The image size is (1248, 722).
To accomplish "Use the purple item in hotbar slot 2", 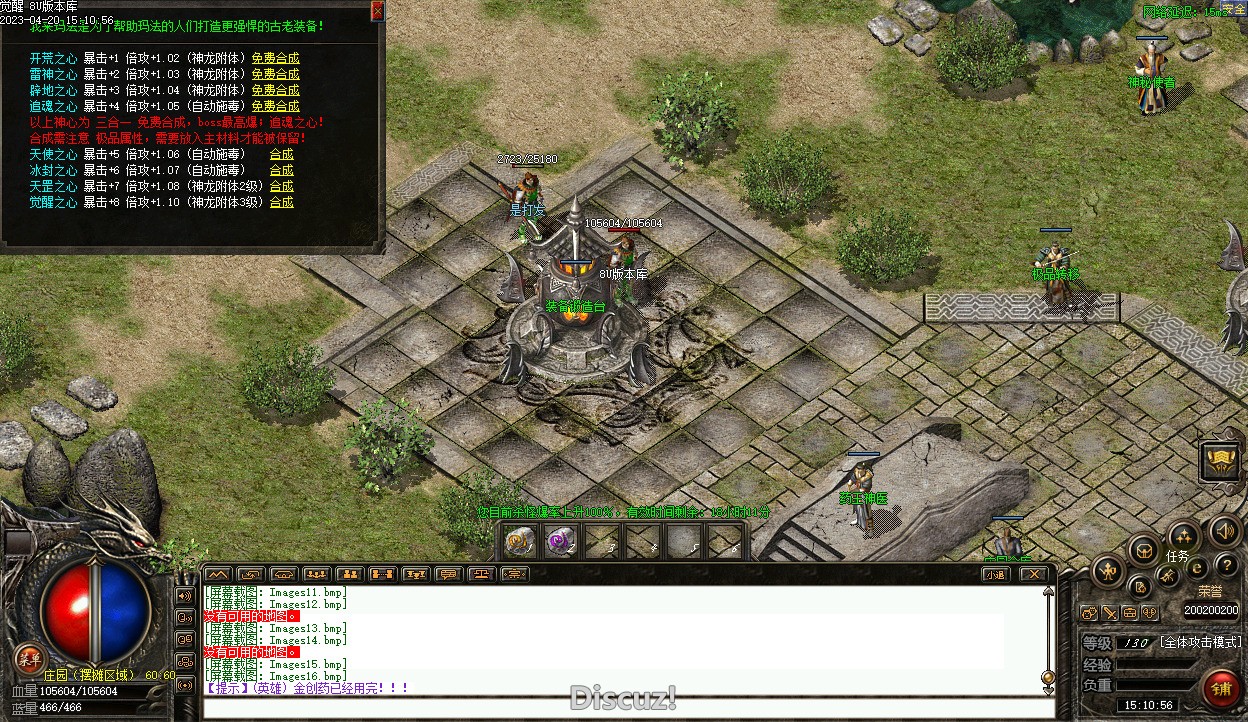I will (x=560, y=542).
